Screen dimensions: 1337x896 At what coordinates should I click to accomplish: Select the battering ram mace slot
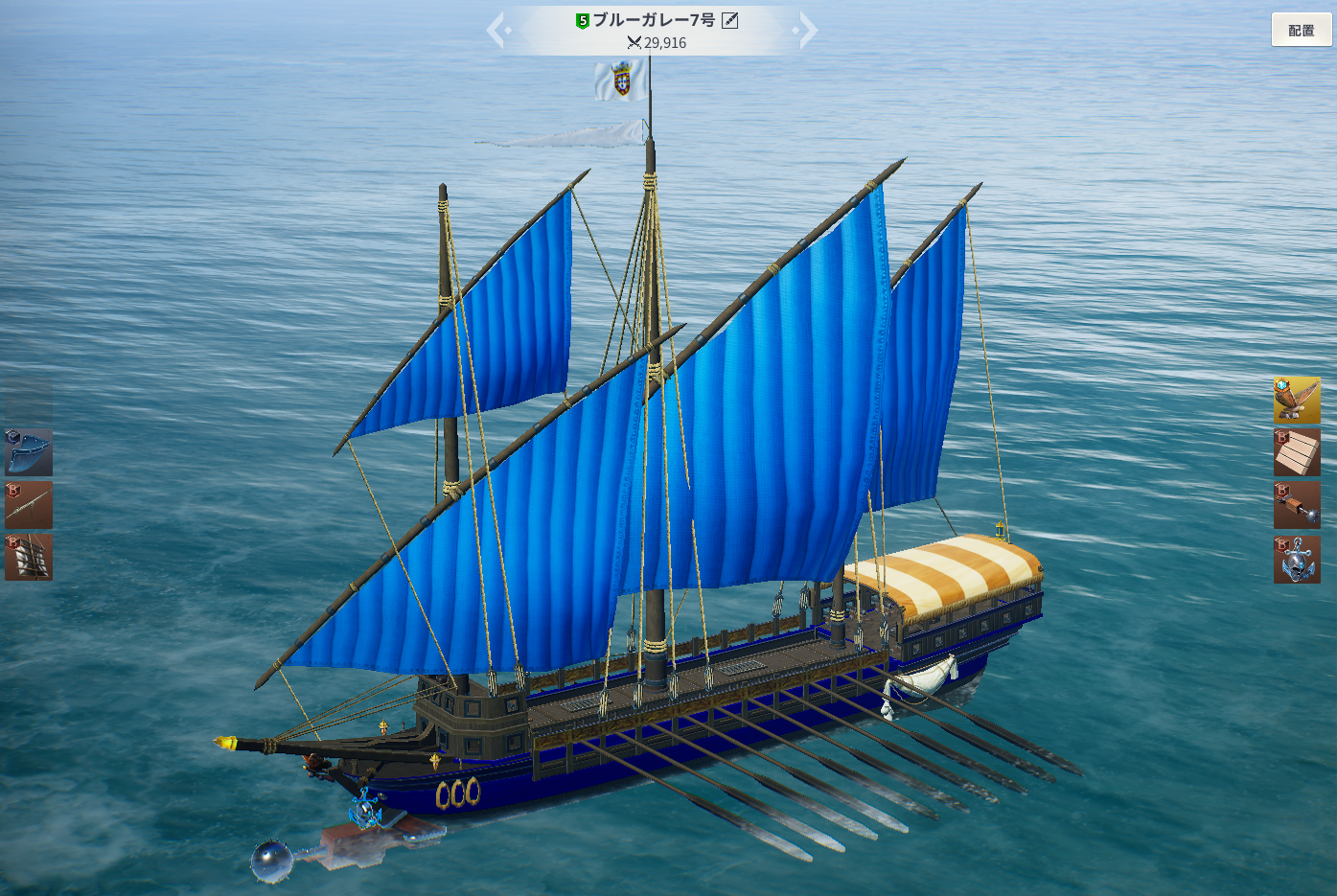click(x=1297, y=505)
